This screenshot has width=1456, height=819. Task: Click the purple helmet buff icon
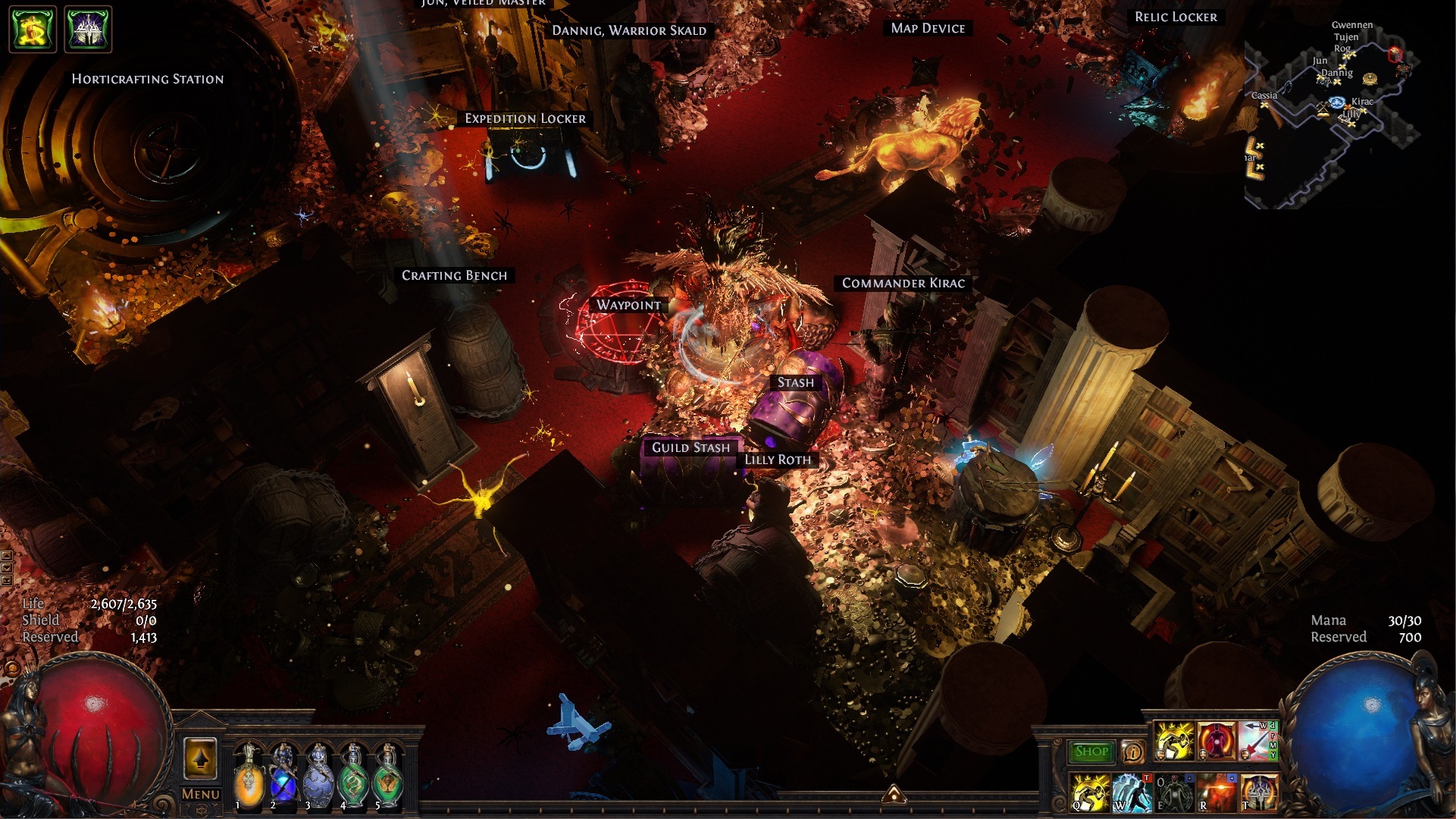click(89, 30)
